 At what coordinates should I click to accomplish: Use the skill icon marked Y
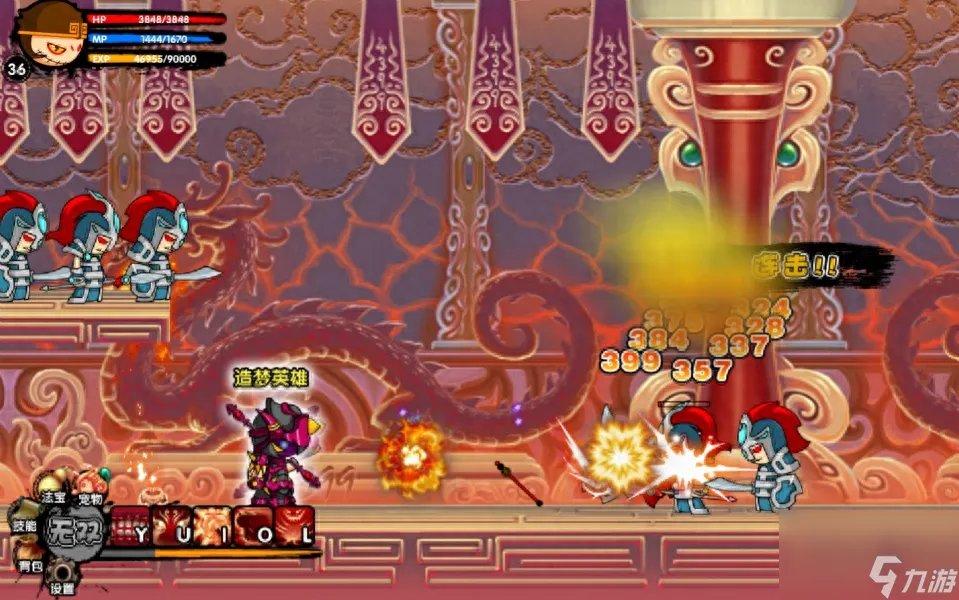coord(131,526)
